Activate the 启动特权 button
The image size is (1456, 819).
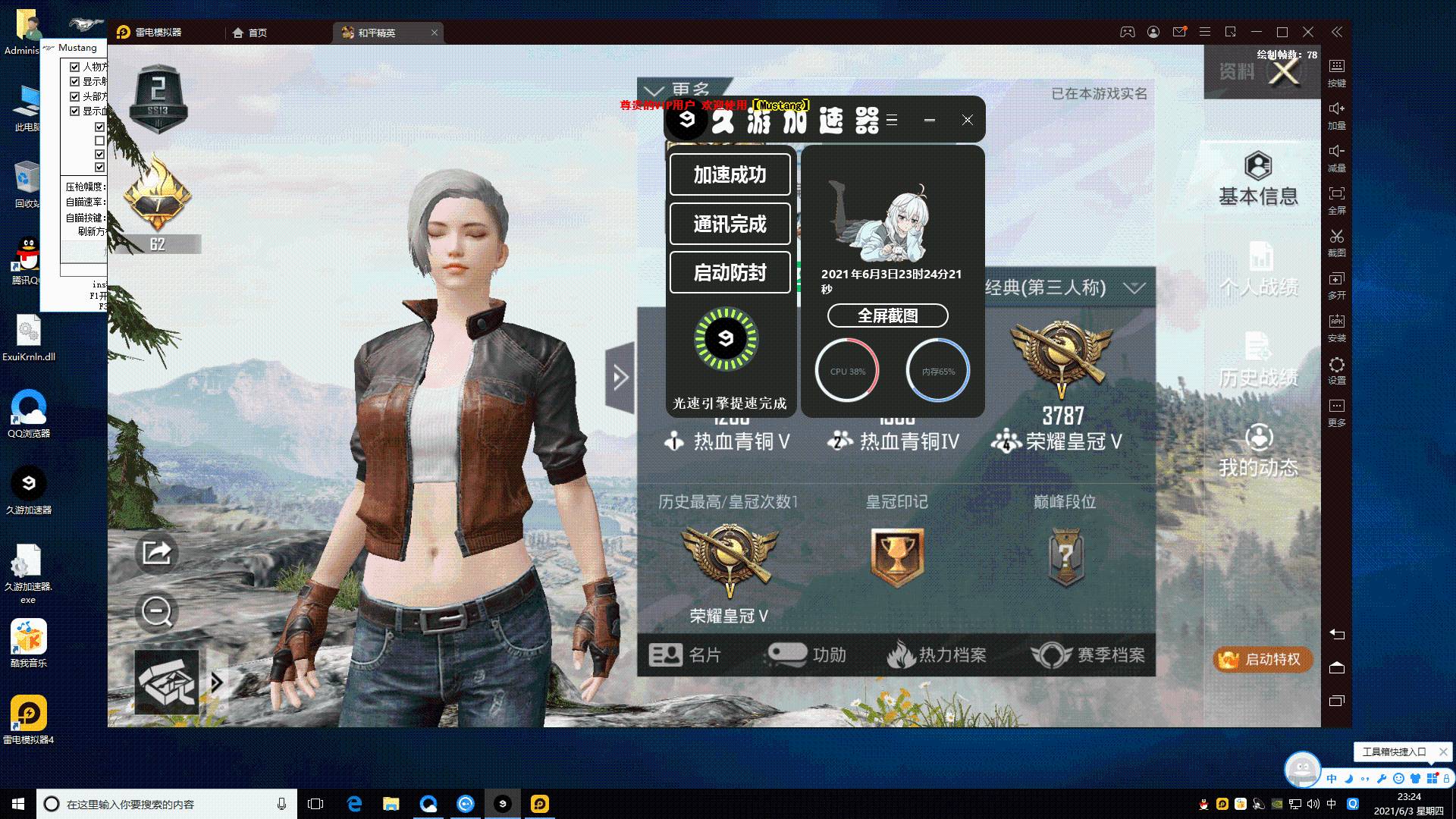tap(1263, 659)
